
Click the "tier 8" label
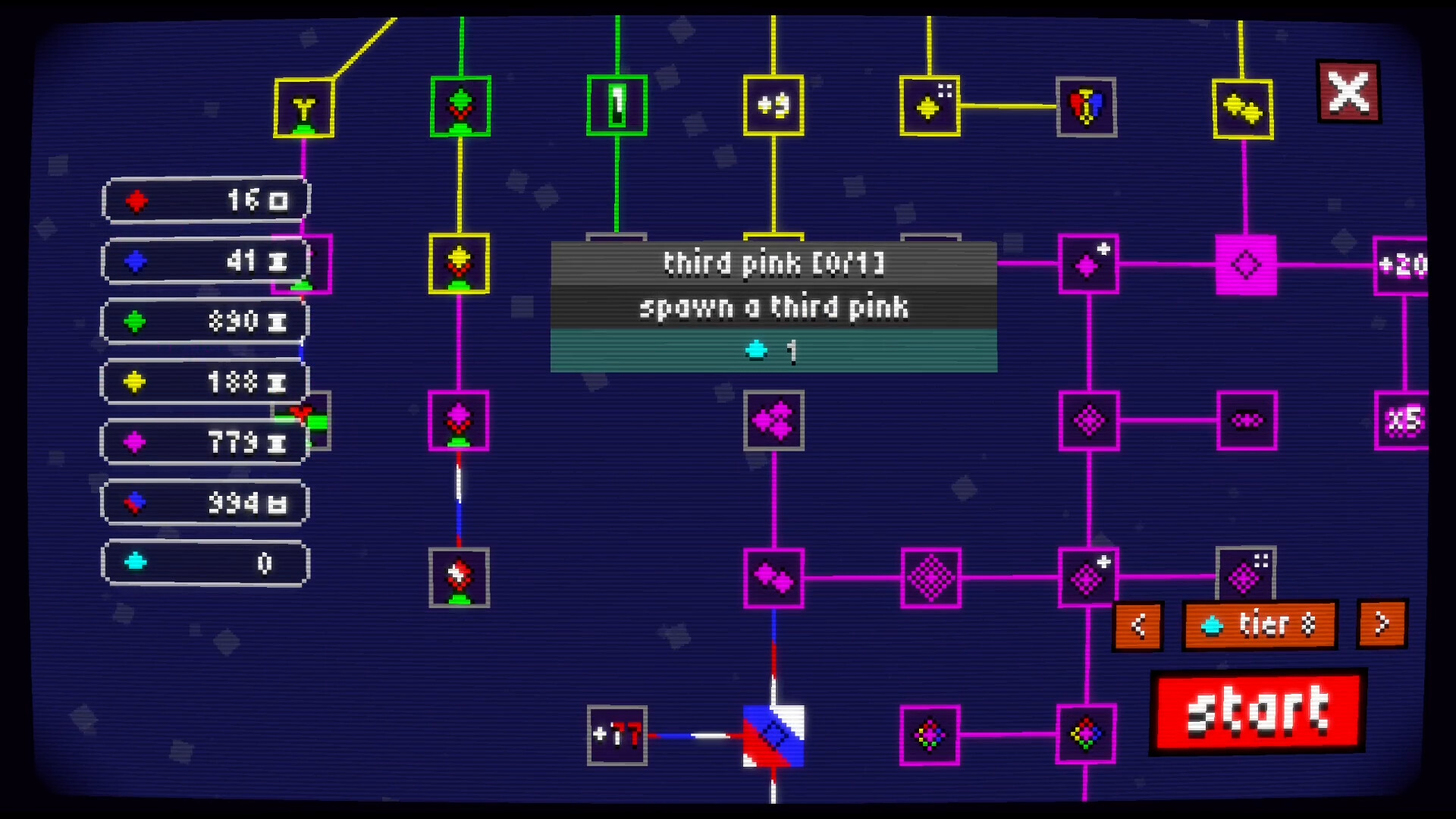coord(1259,626)
